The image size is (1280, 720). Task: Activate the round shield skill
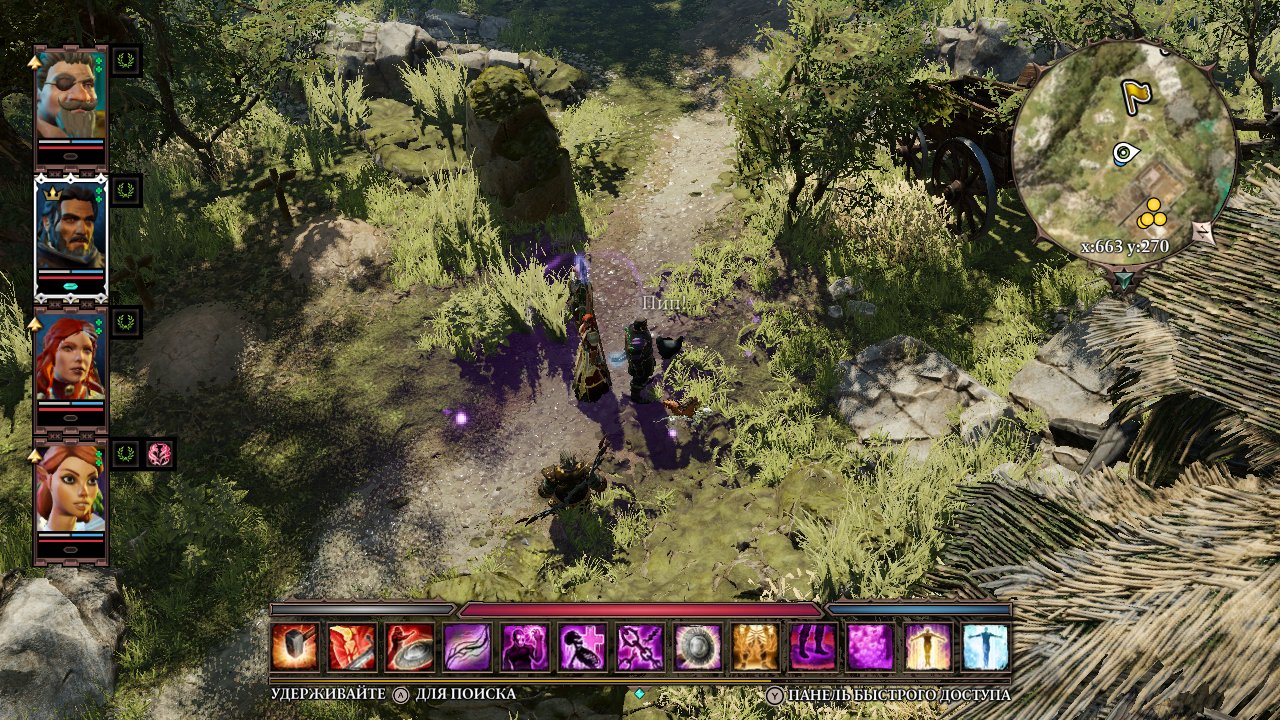[699, 647]
